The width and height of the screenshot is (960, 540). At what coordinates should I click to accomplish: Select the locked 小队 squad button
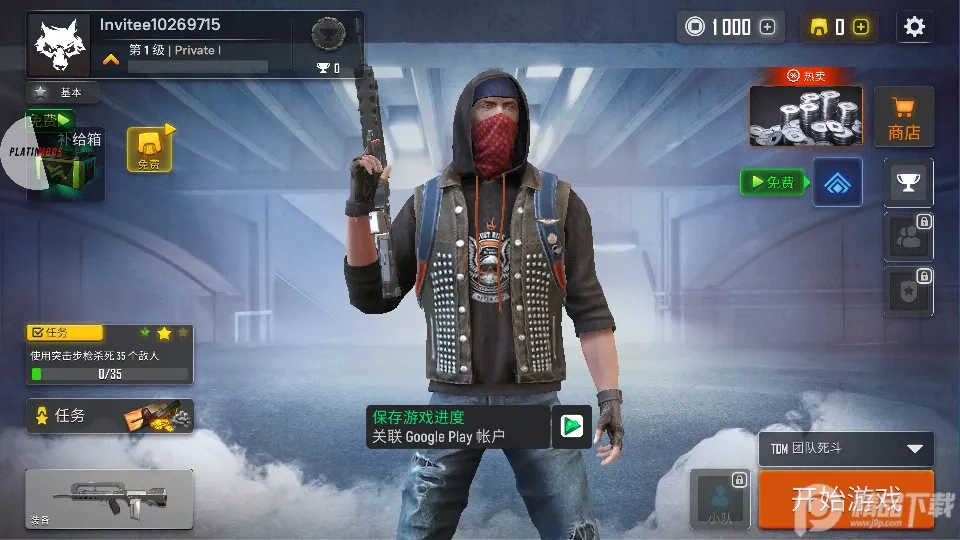(720, 498)
